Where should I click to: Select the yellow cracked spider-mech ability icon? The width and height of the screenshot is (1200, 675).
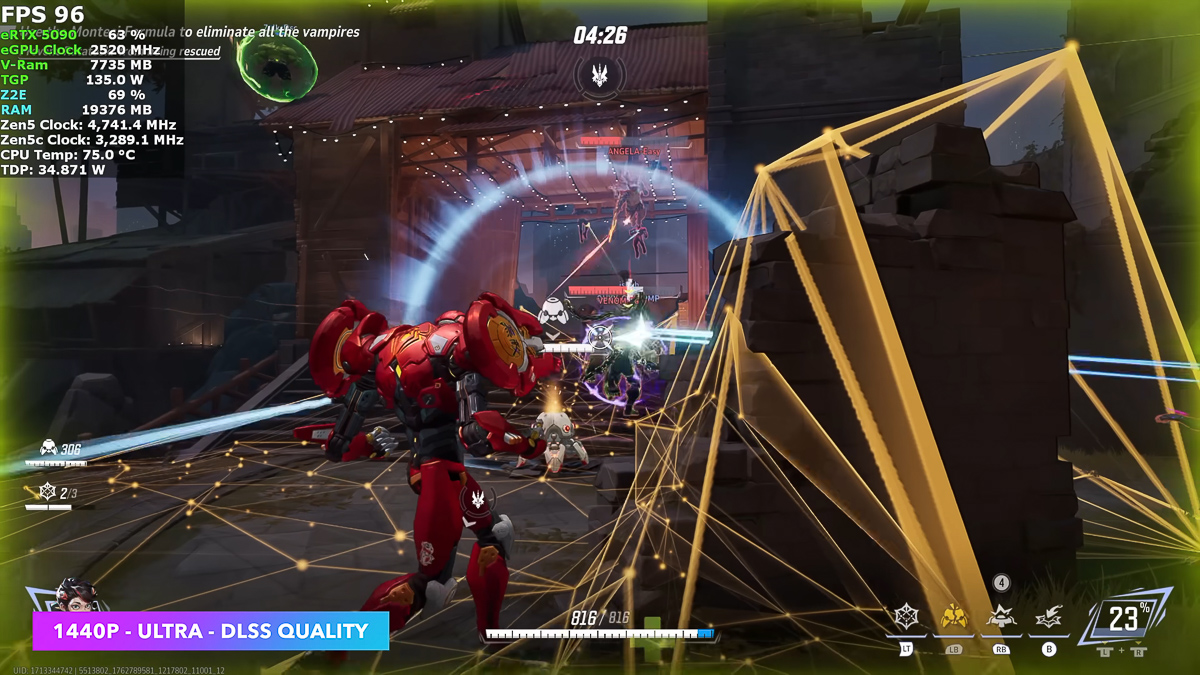(953, 617)
